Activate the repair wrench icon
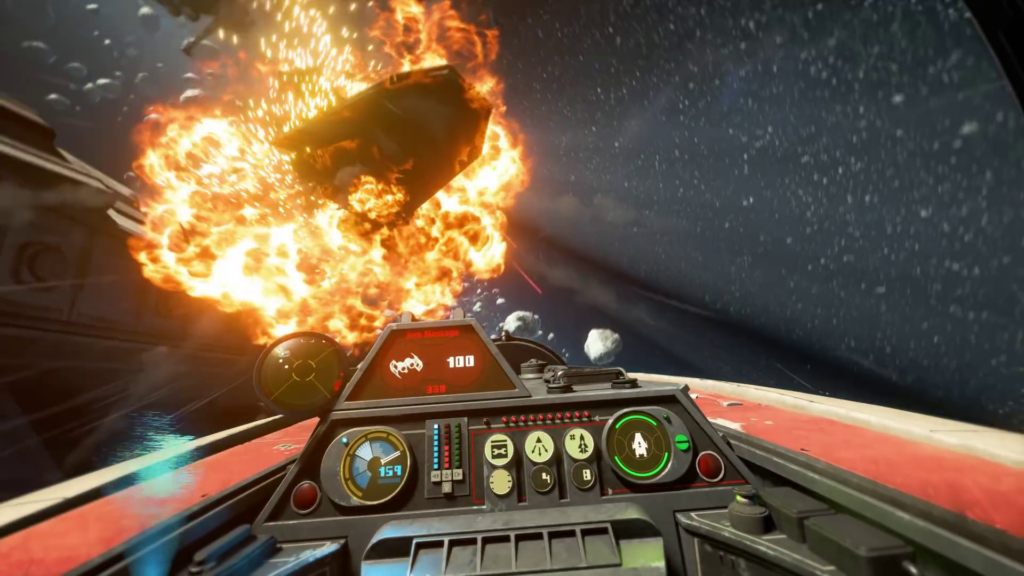This screenshot has width=1024, height=576. pos(499,449)
